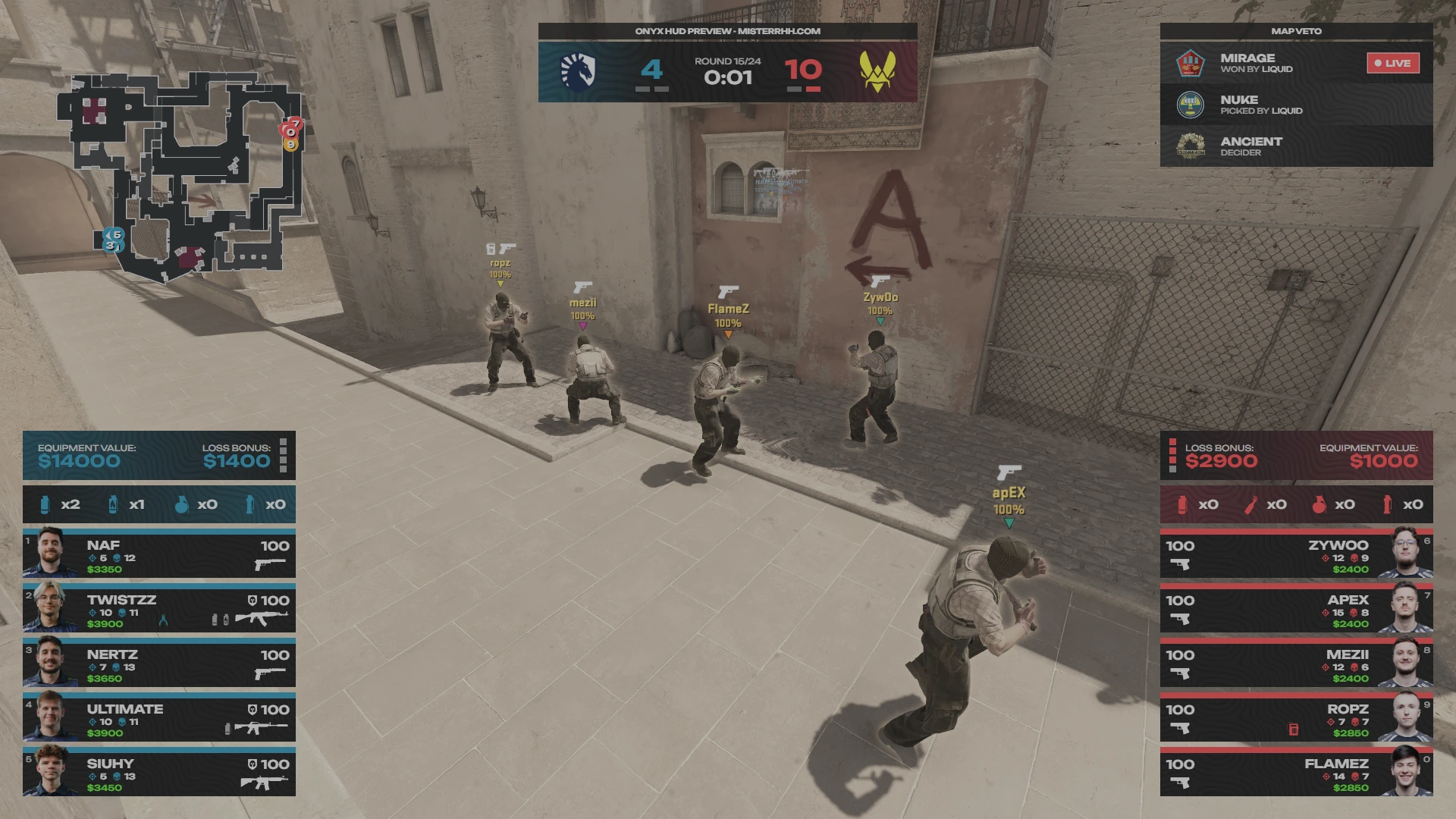The height and width of the screenshot is (819, 1456).
Task: Select Twistzz's player row
Action: coord(159,610)
